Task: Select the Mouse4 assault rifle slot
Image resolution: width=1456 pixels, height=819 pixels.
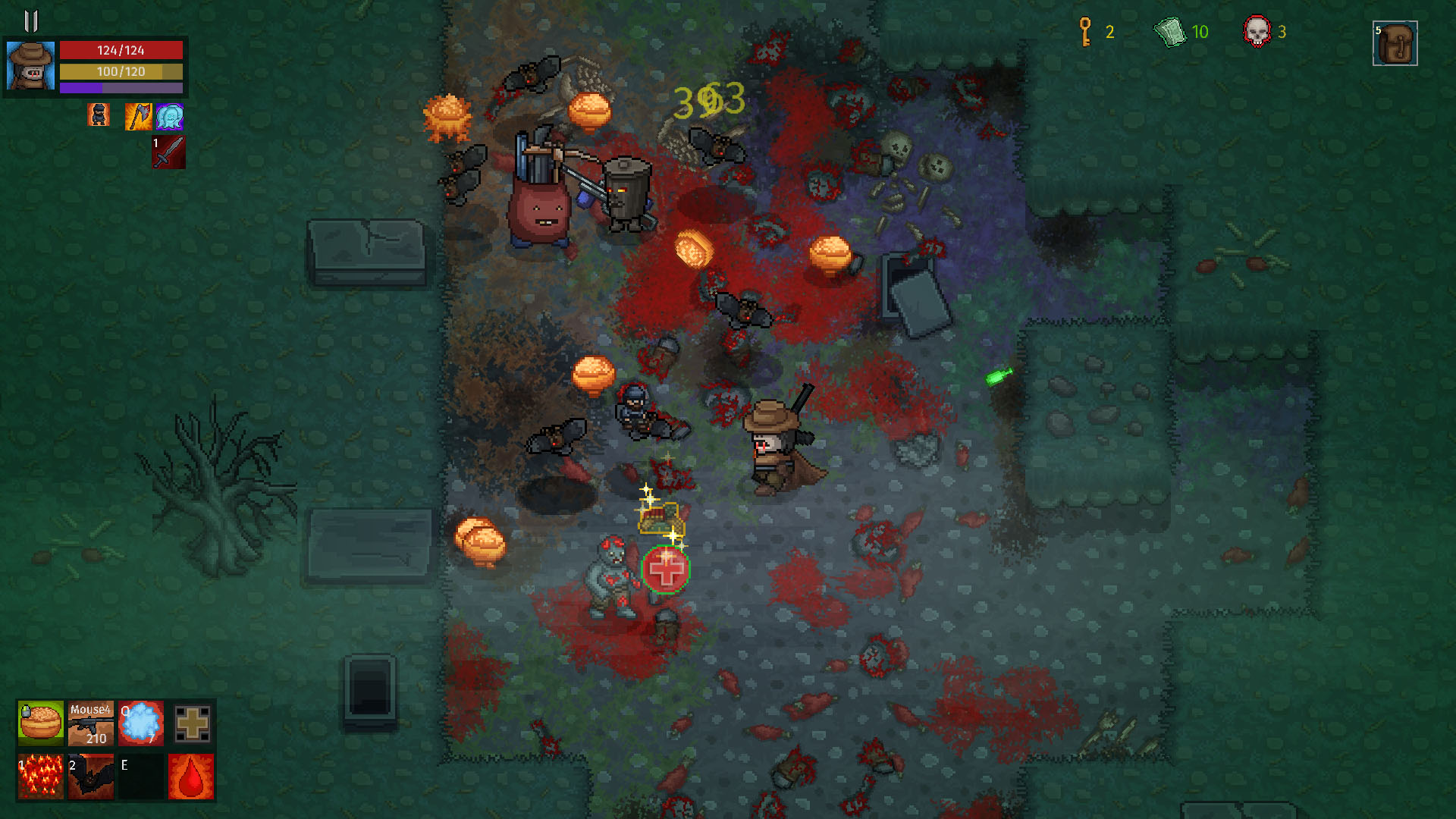Action: click(91, 723)
